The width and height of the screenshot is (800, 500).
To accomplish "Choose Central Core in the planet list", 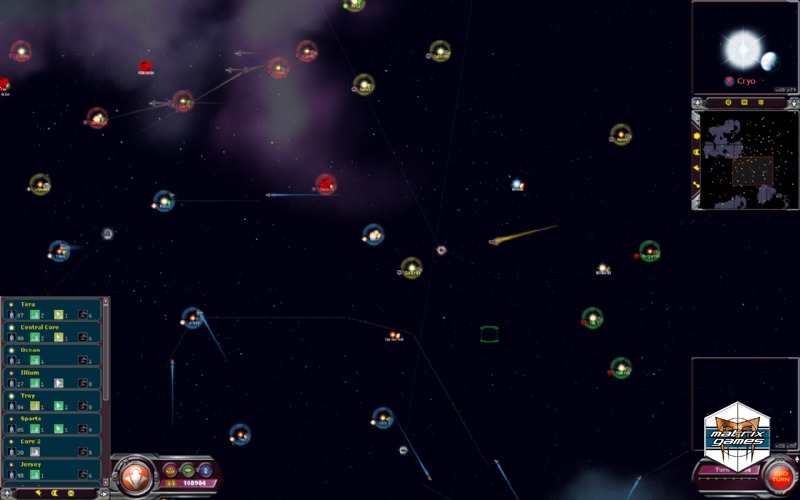I will point(52,333).
